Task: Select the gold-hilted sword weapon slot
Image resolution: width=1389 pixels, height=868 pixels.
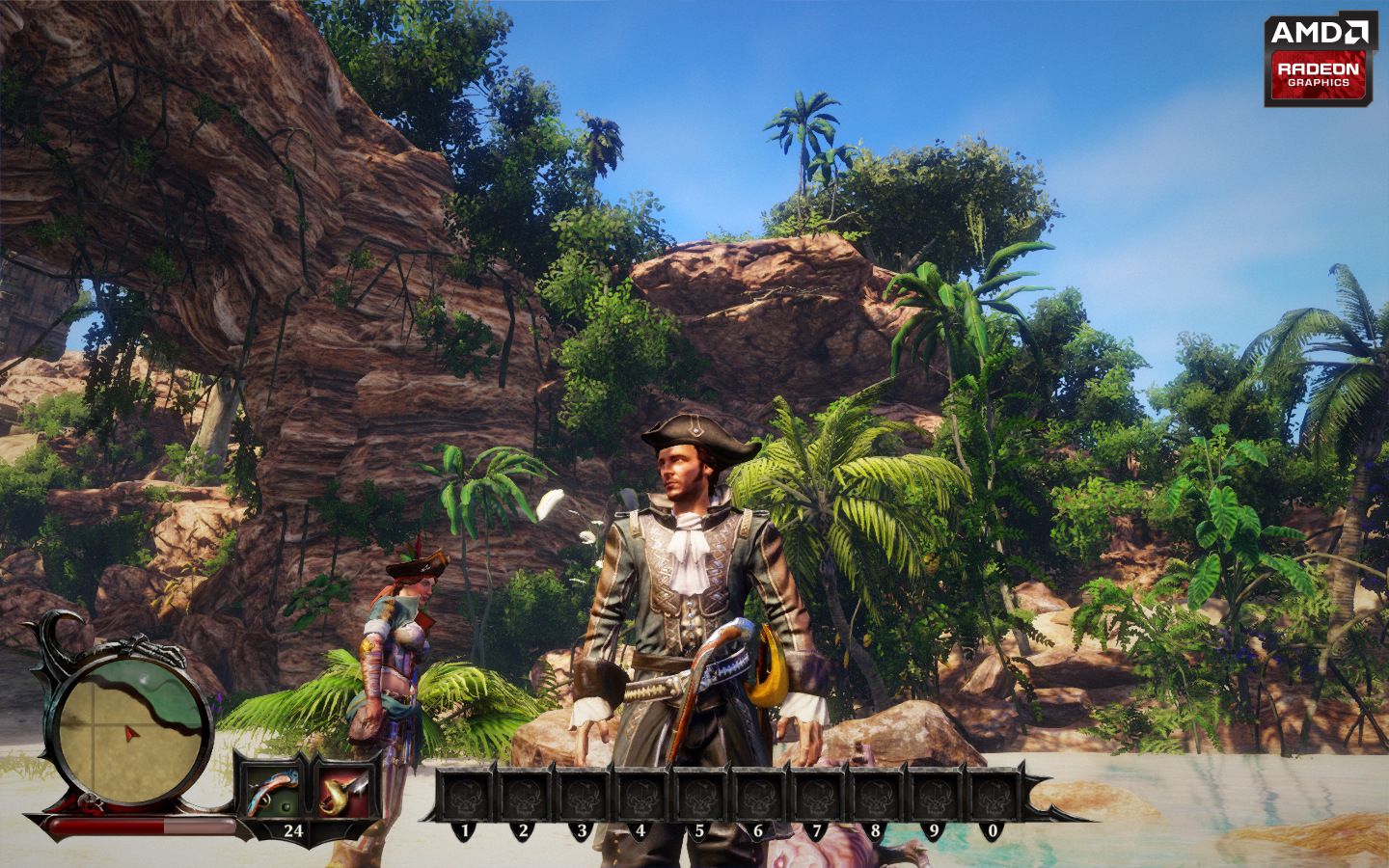Action: click(345, 793)
